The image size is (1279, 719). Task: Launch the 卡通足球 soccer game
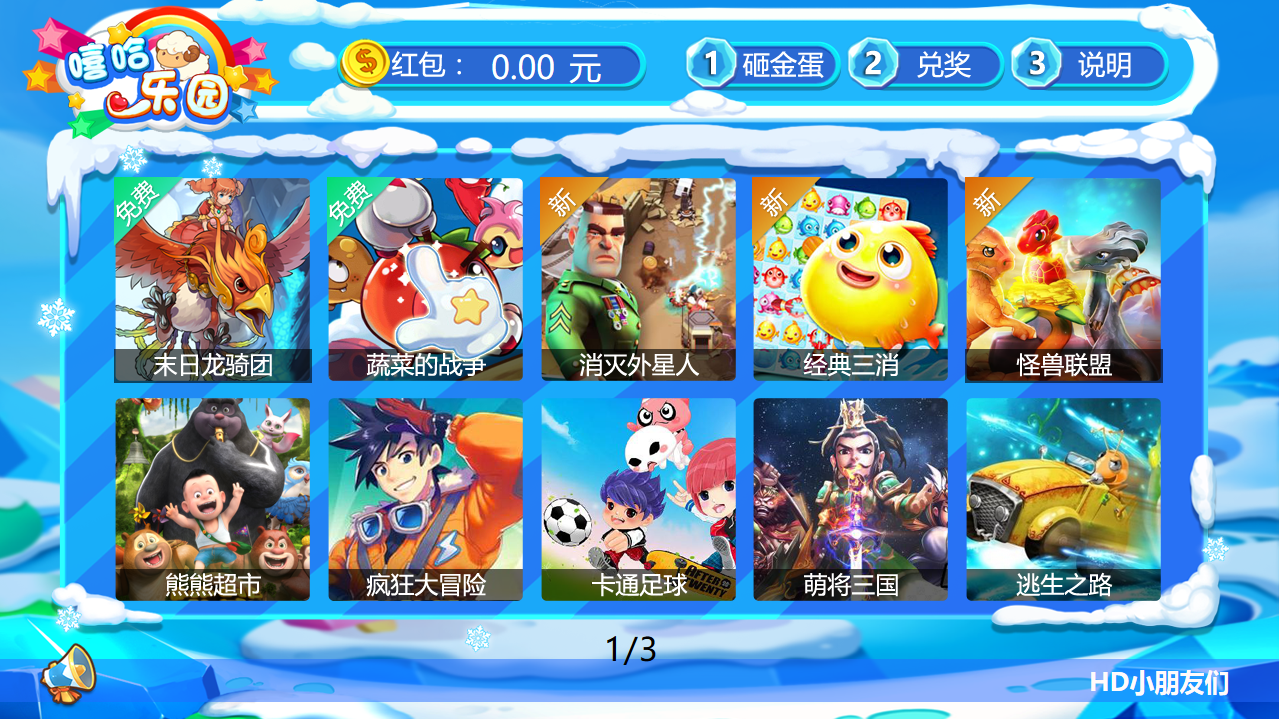pyautogui.click(x=638, y=499)
